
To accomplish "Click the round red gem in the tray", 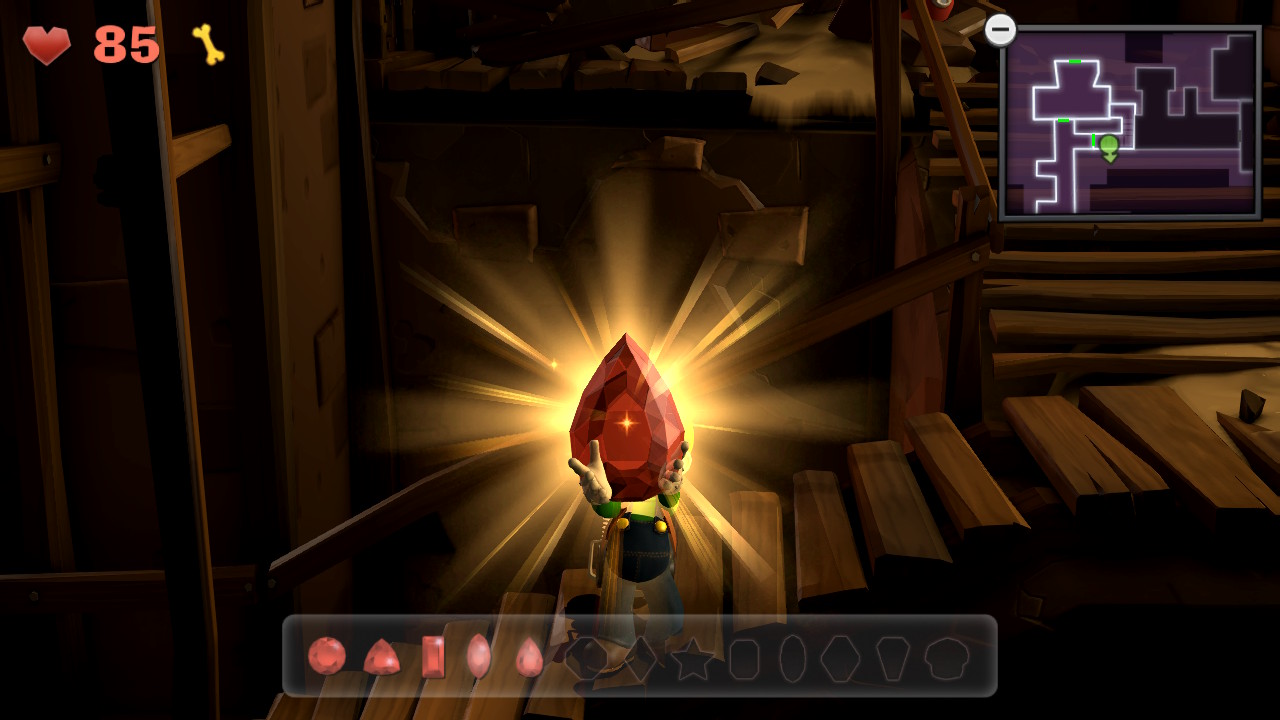I will click(325, 659).
